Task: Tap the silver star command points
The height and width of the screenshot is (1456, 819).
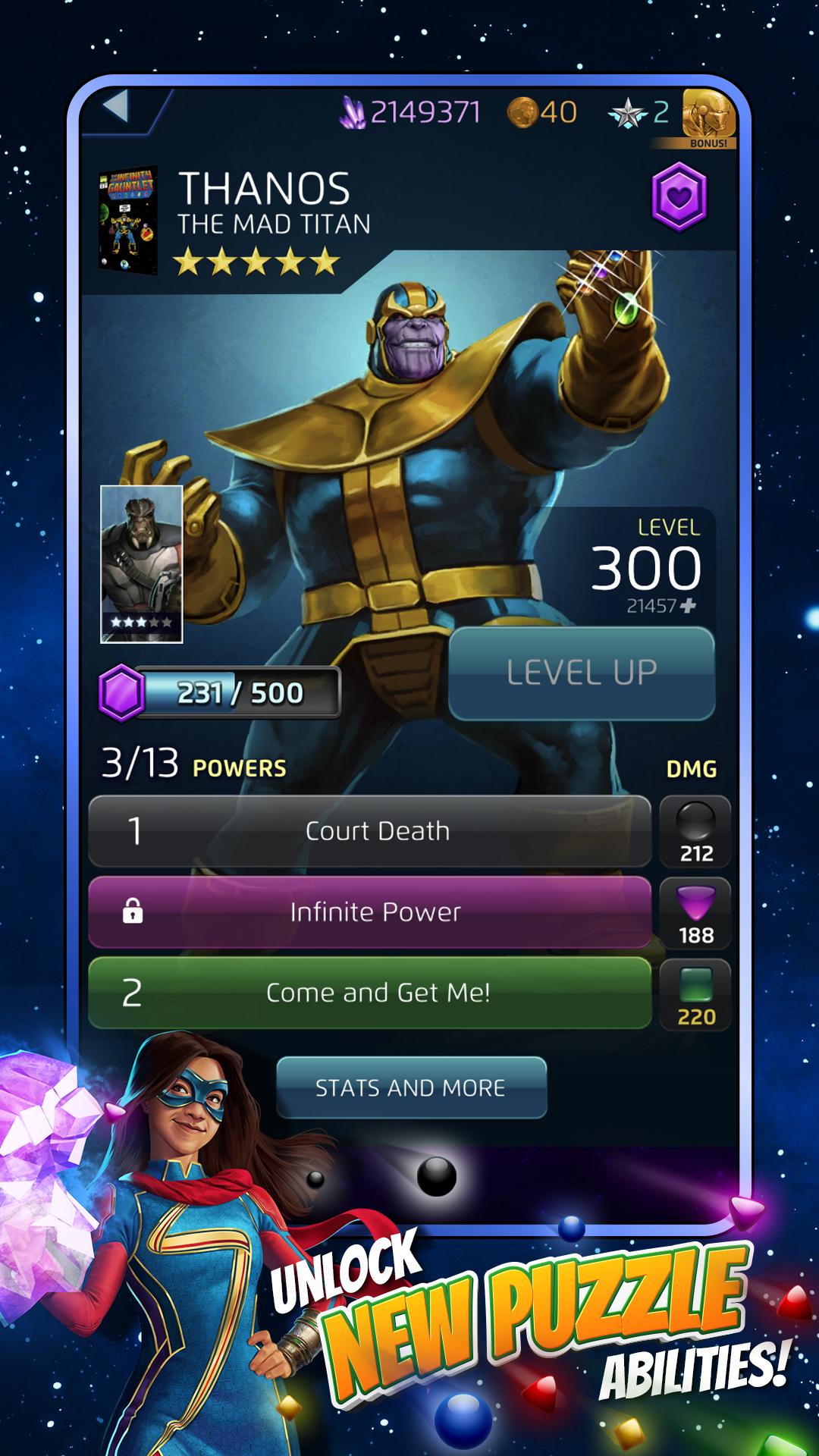Action: [639, 113]
